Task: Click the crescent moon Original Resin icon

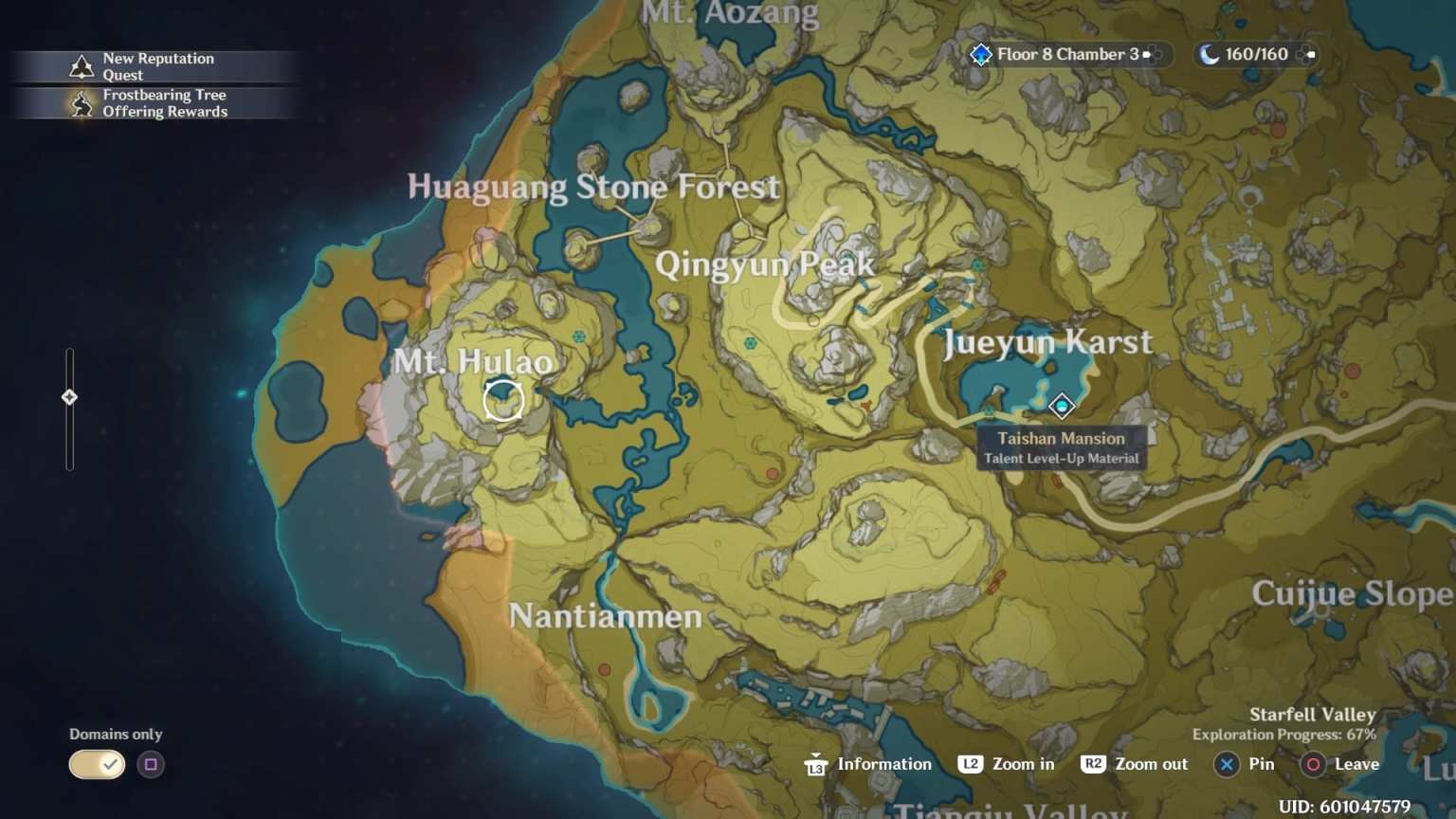Action: coord(1208,54)
